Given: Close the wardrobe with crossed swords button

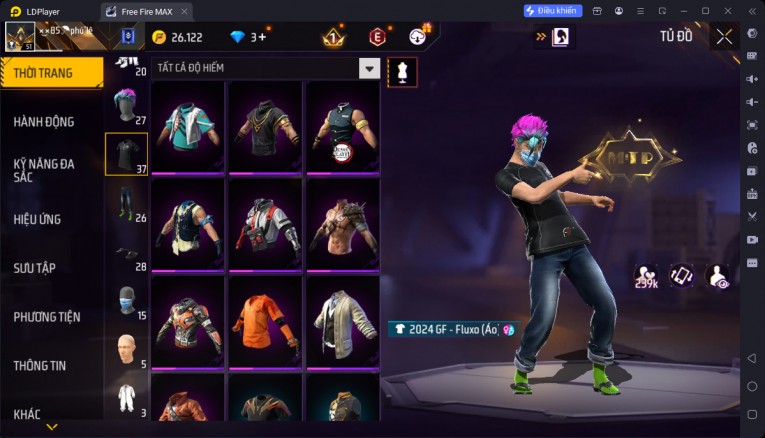Looking at the screenshot, I should [724, 37].
